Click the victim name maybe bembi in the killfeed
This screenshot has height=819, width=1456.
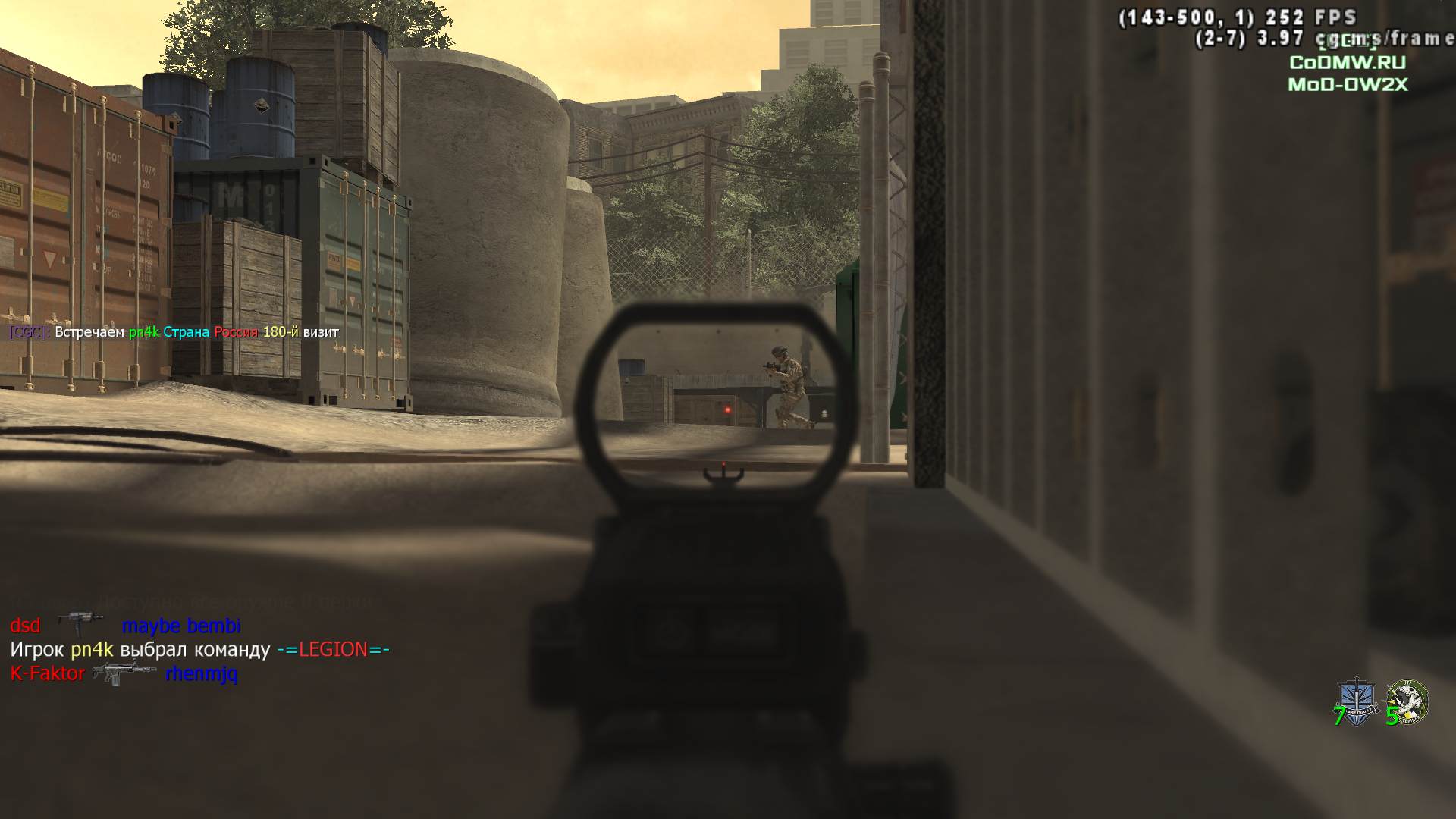181,626
